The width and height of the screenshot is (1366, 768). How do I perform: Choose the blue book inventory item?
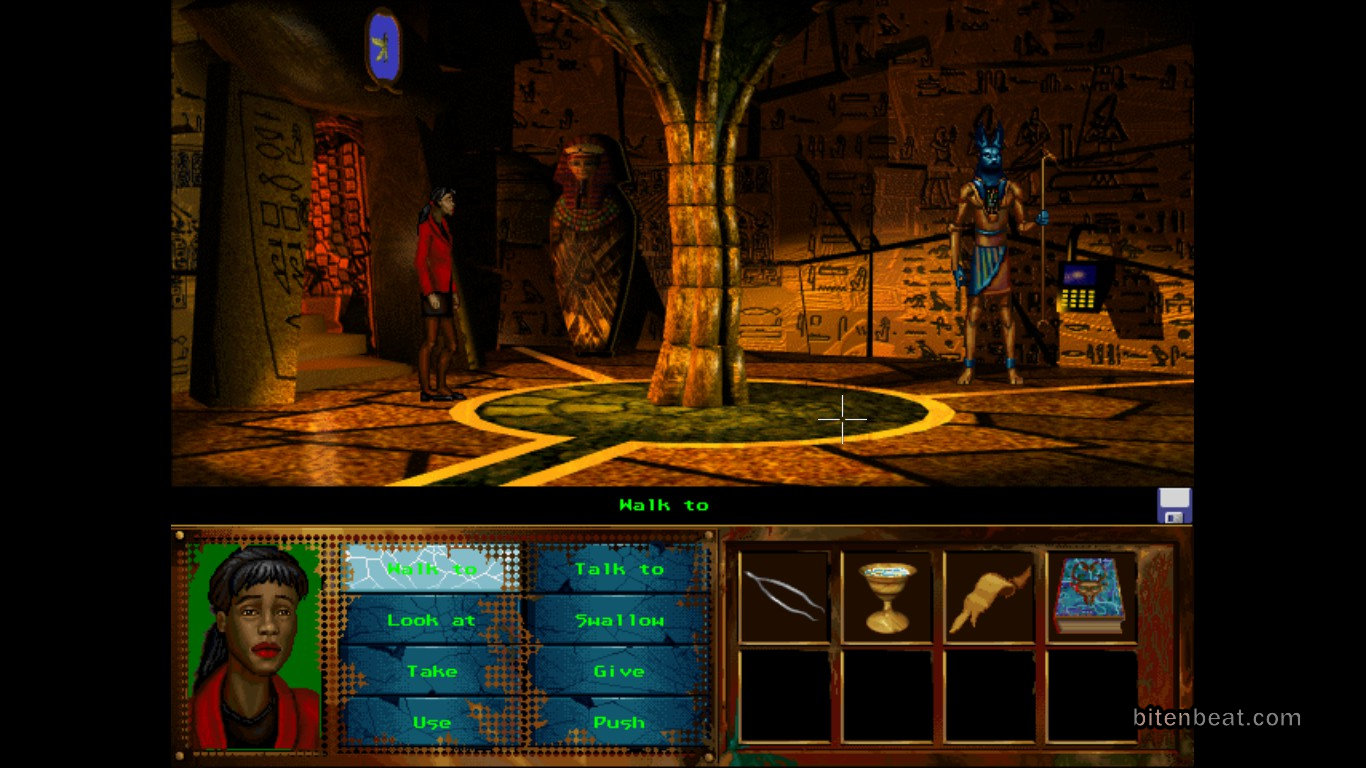tap(1091, 596)
